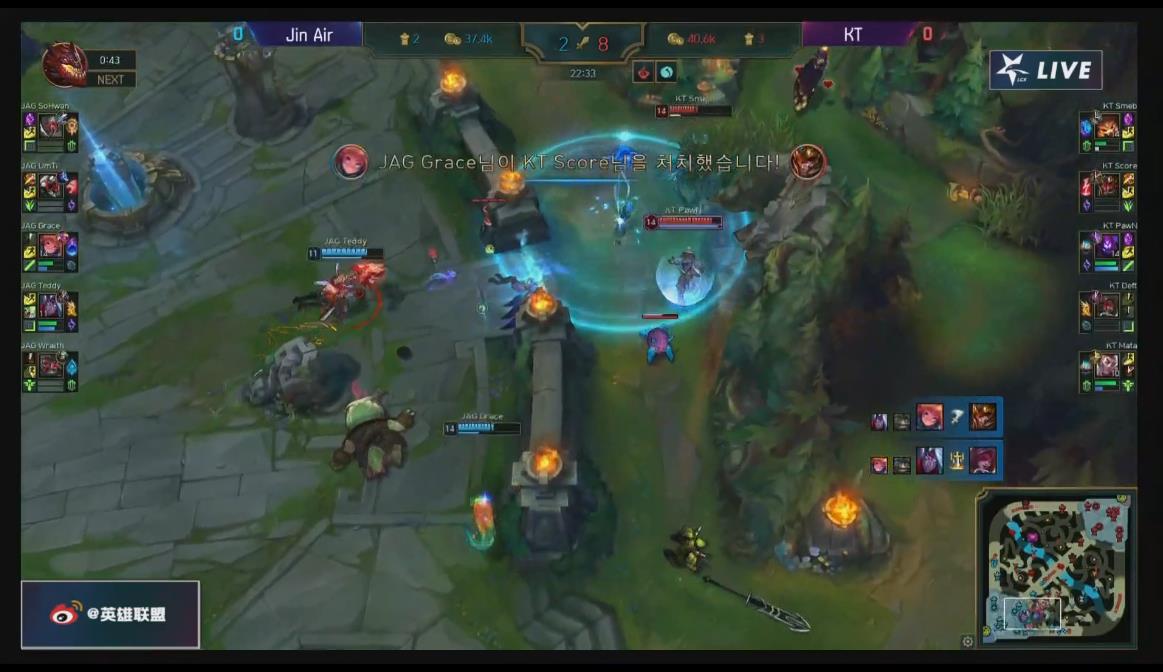Open the Weibo 英雄联盟 channel watermark
The image size is (1163, 672).
click(111, 614)
